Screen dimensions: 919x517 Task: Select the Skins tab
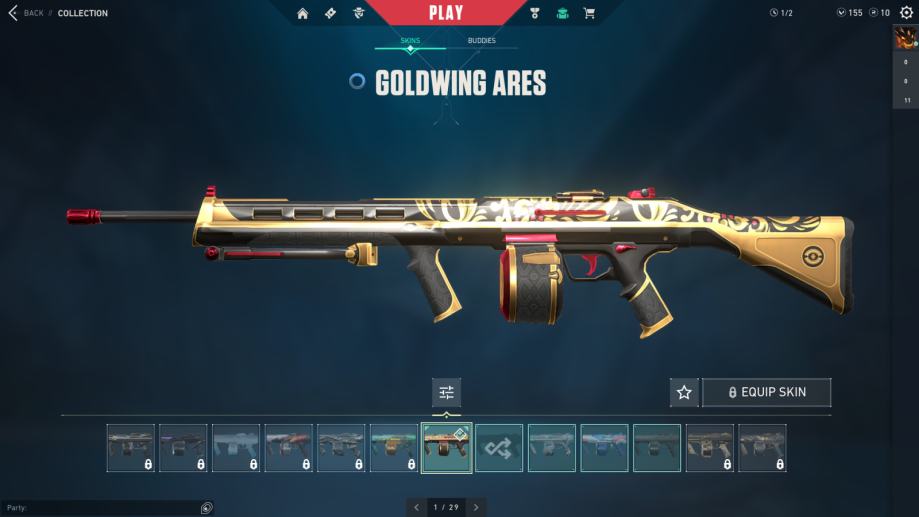(x=410, y=41)
